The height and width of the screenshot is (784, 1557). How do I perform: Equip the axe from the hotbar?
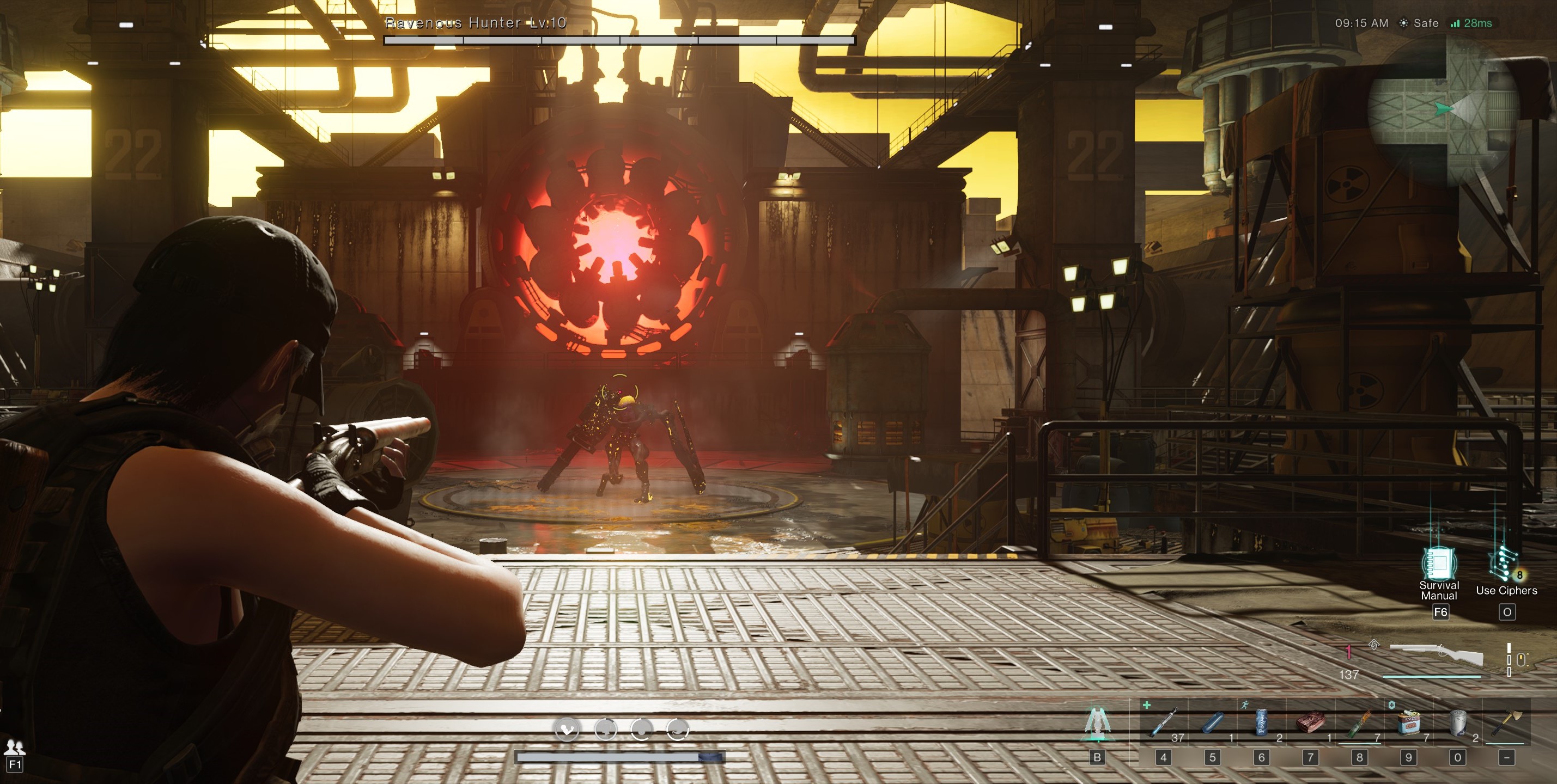[x=1506, y=722]
